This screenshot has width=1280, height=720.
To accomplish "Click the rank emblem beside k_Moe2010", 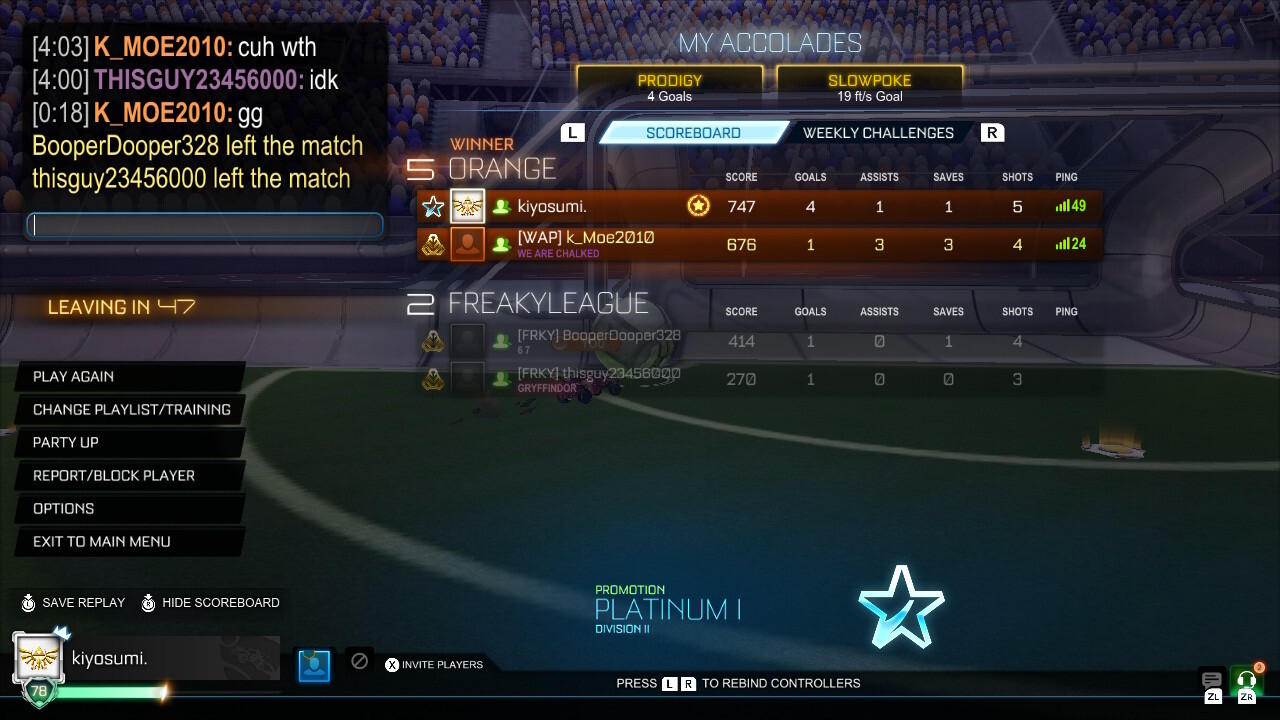I will point(433,243).
